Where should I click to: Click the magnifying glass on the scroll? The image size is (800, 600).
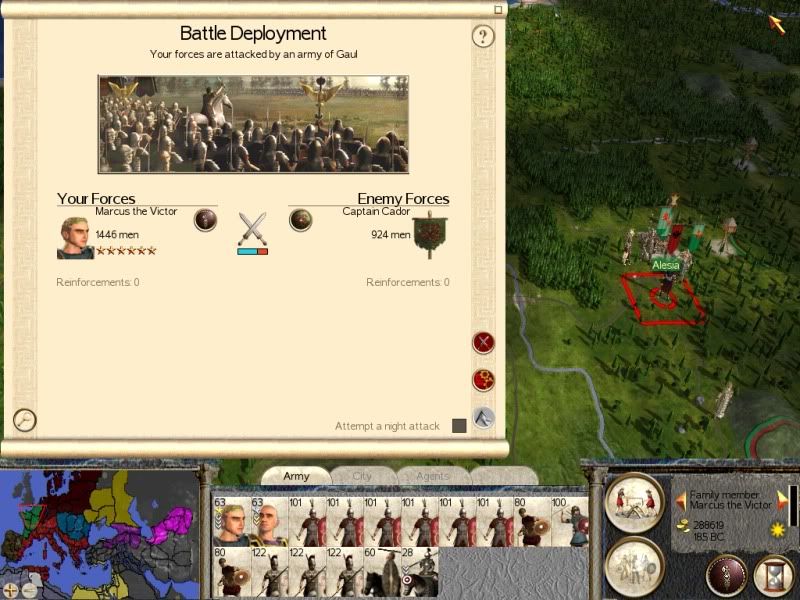pyautogui.click(x=25, y=420)
